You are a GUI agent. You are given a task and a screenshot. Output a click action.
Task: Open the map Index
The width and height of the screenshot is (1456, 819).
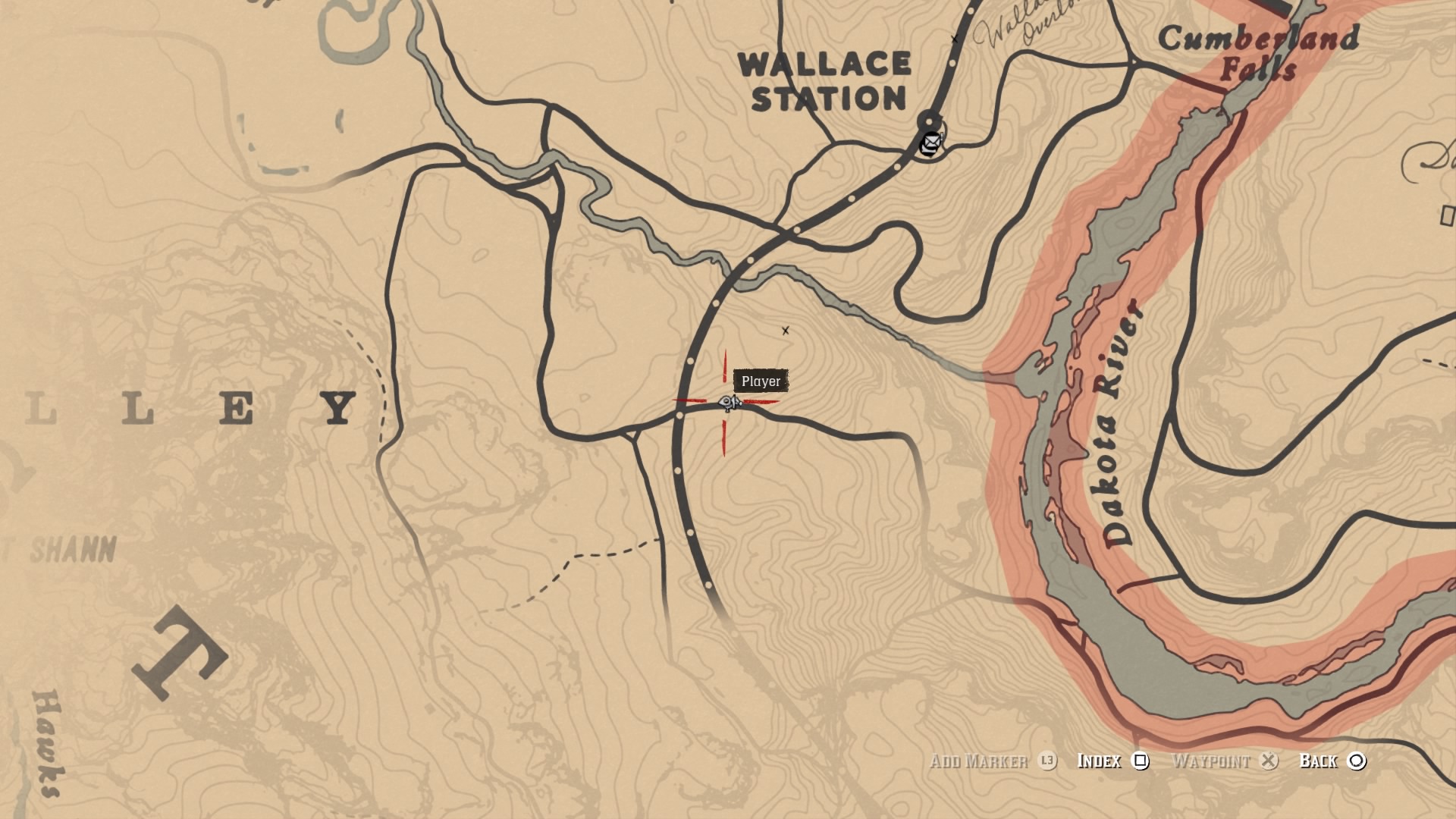click(x=1112, y=761)
